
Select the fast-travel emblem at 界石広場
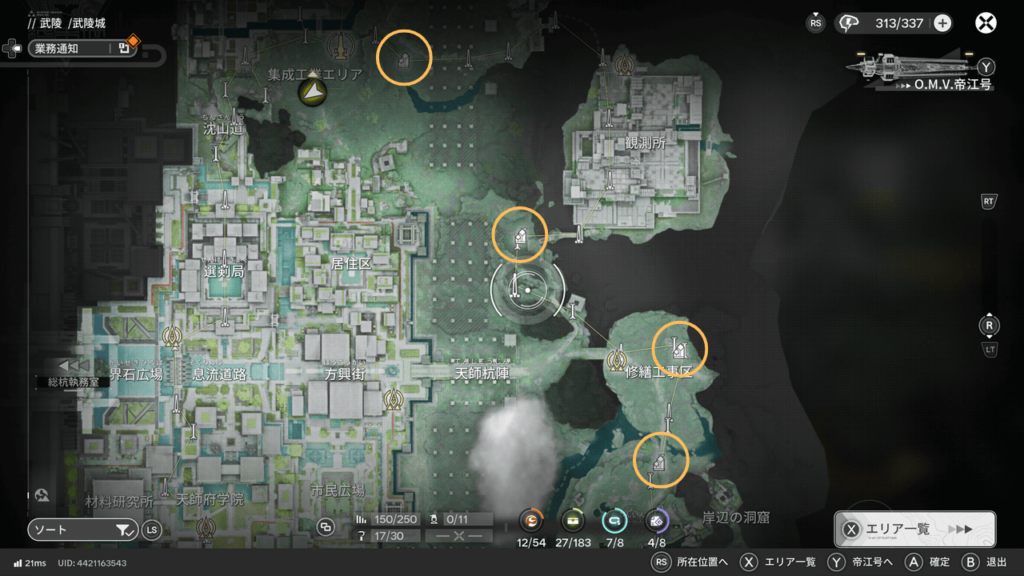point(173,338)
